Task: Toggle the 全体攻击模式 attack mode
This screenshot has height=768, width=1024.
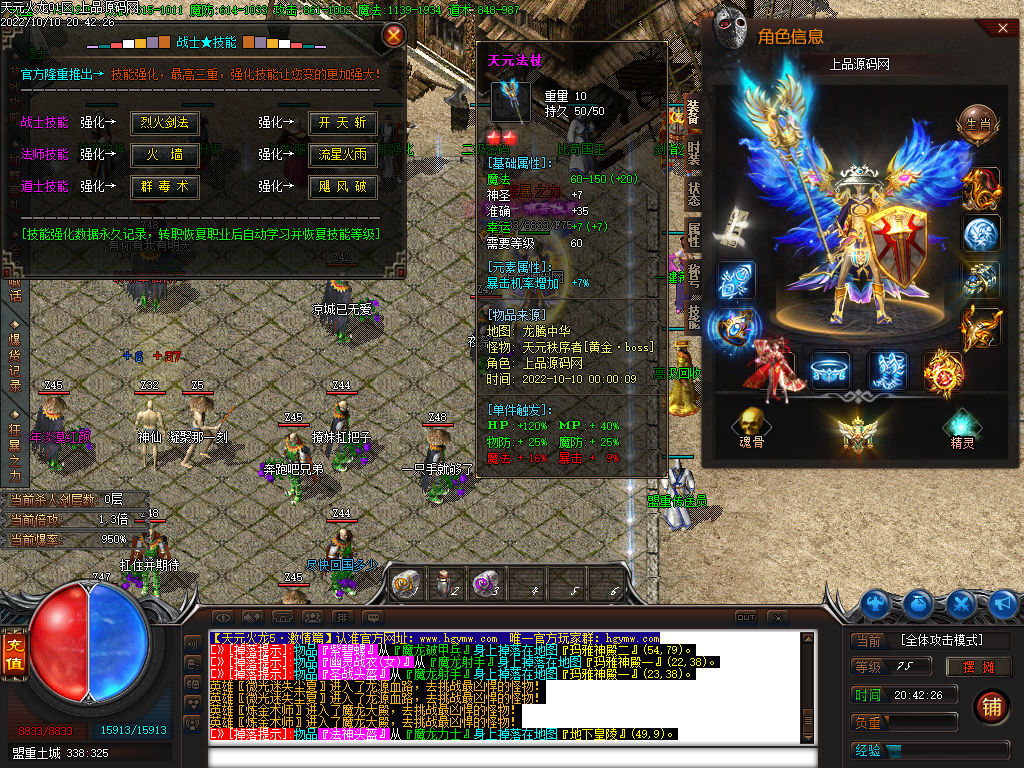Action: click(941, 640)
